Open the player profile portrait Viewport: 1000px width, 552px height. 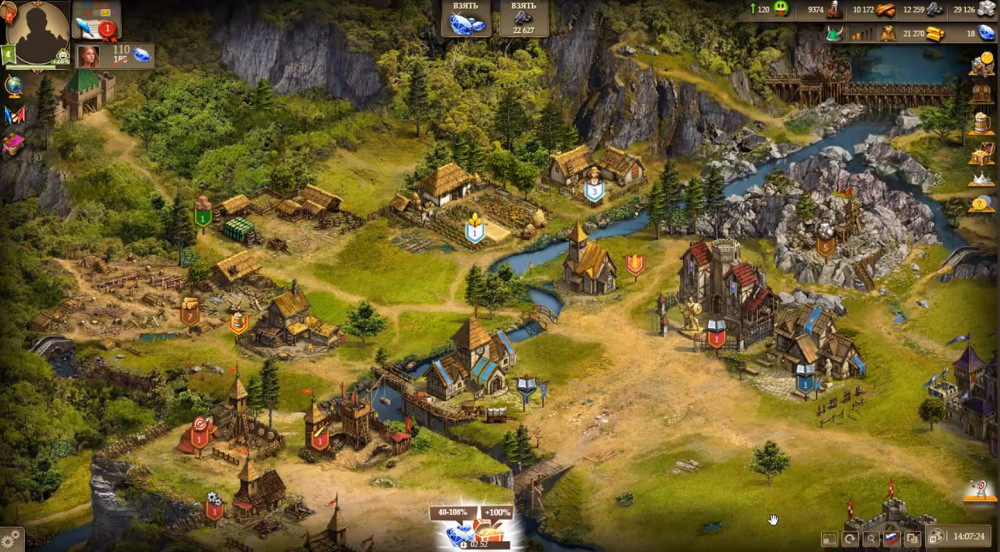[x=38, y=33]
